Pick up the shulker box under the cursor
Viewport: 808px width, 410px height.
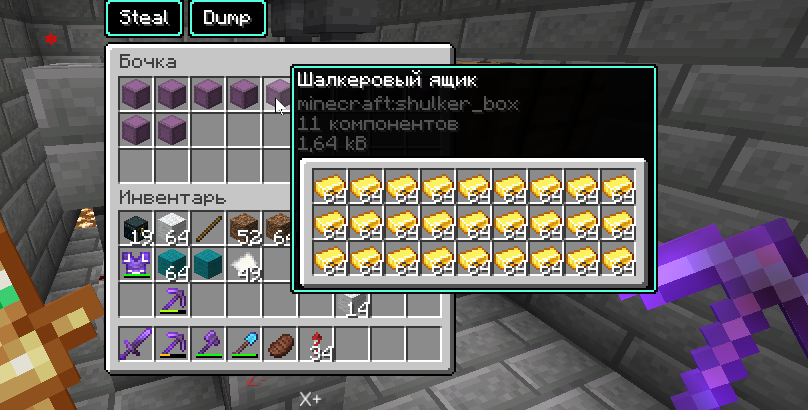280,95
